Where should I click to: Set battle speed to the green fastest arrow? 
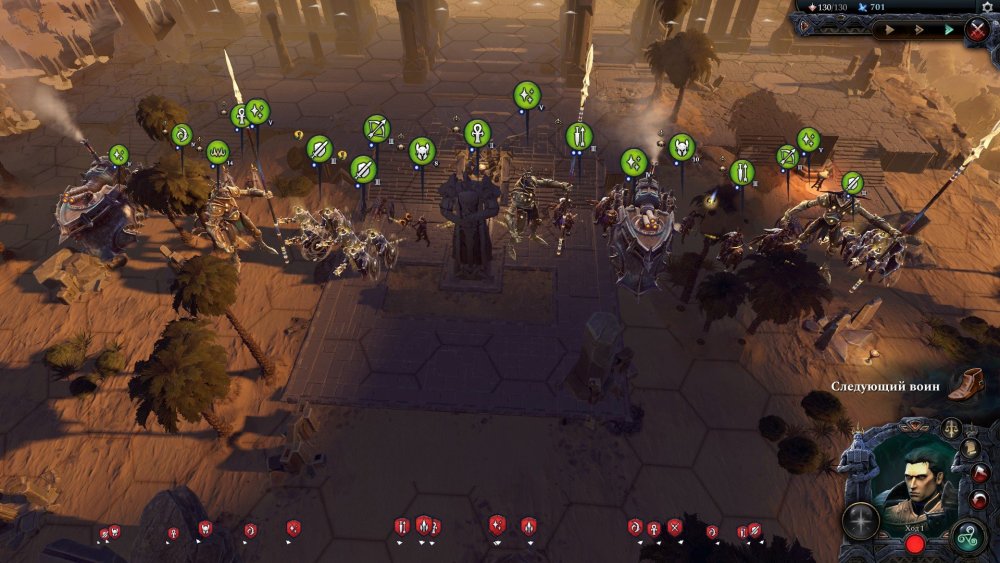(948, 30)
